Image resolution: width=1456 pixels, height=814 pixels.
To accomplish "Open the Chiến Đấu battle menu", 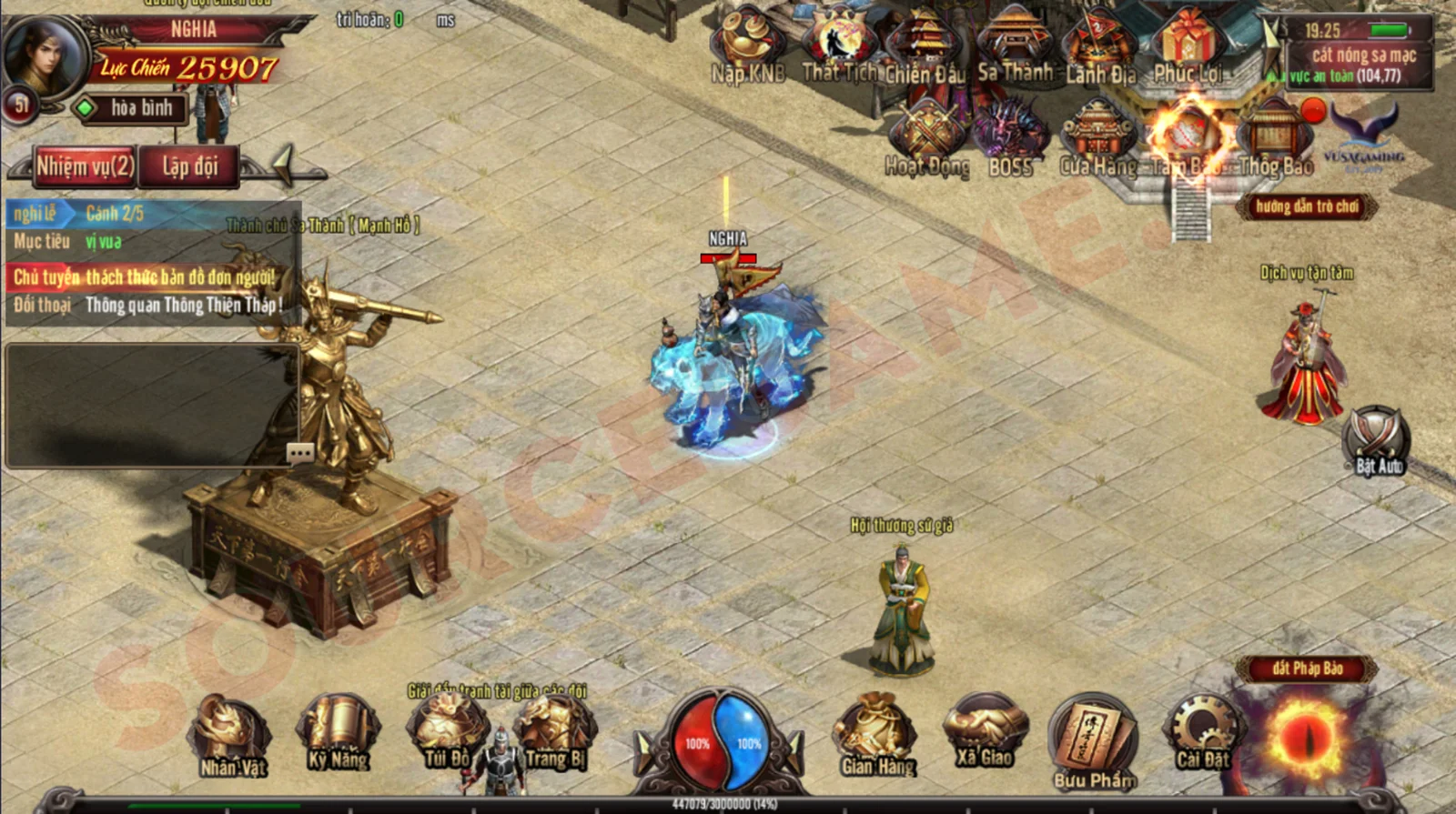I will click(925, 47).
